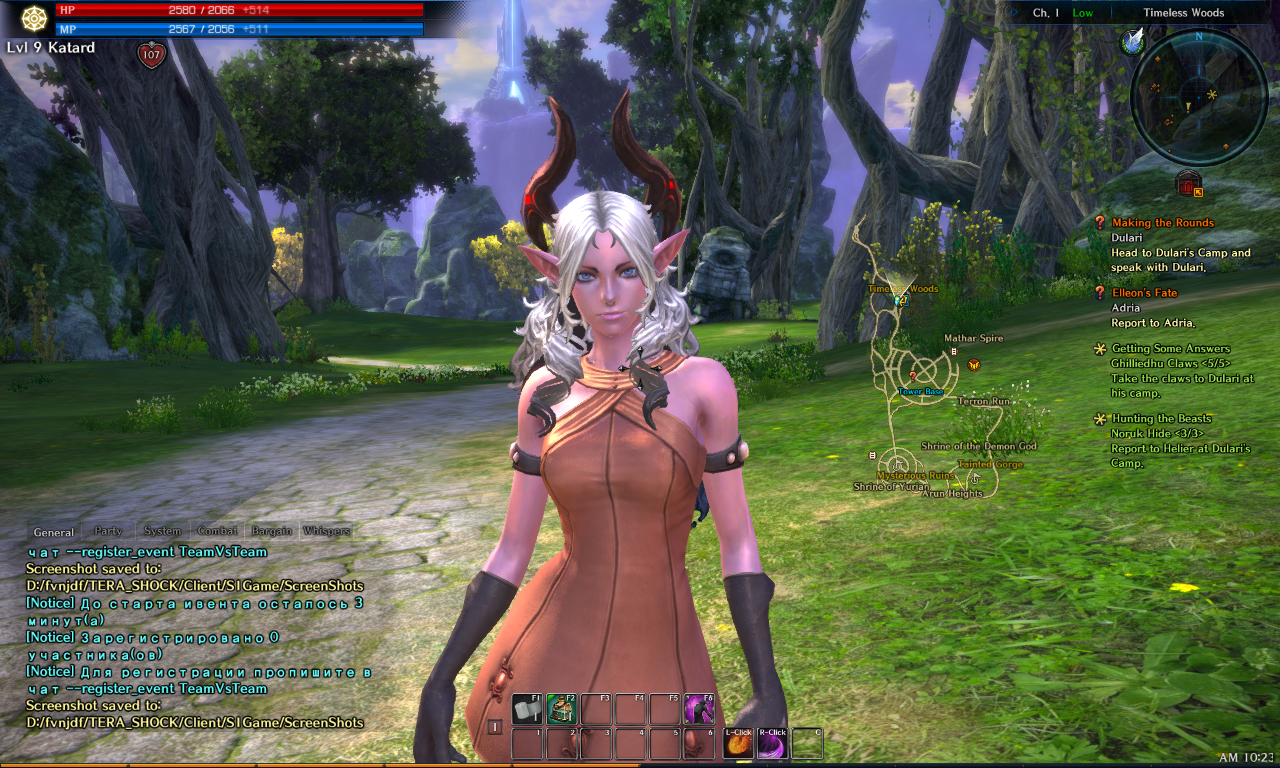This screenshot has width=1280, height=768.
Task: Open the Hunting the Beasts quest
Action: click(1161, 419)
